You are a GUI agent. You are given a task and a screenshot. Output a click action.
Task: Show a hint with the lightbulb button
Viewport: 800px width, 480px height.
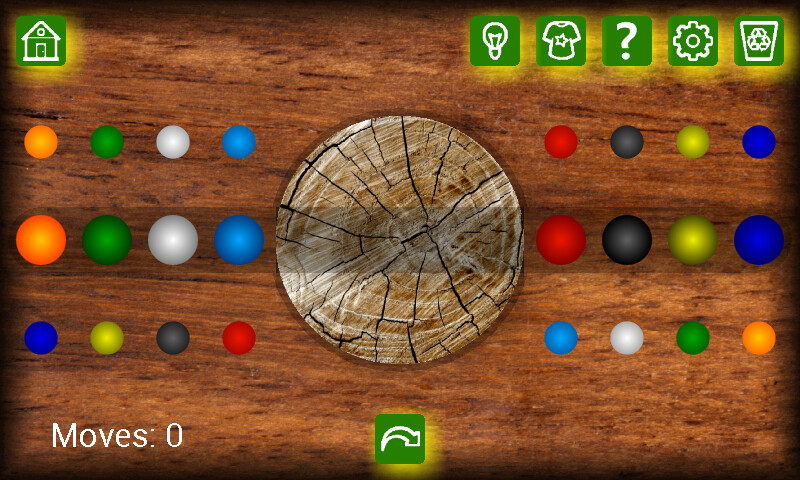pyautogui.click(x=495, y=41)
